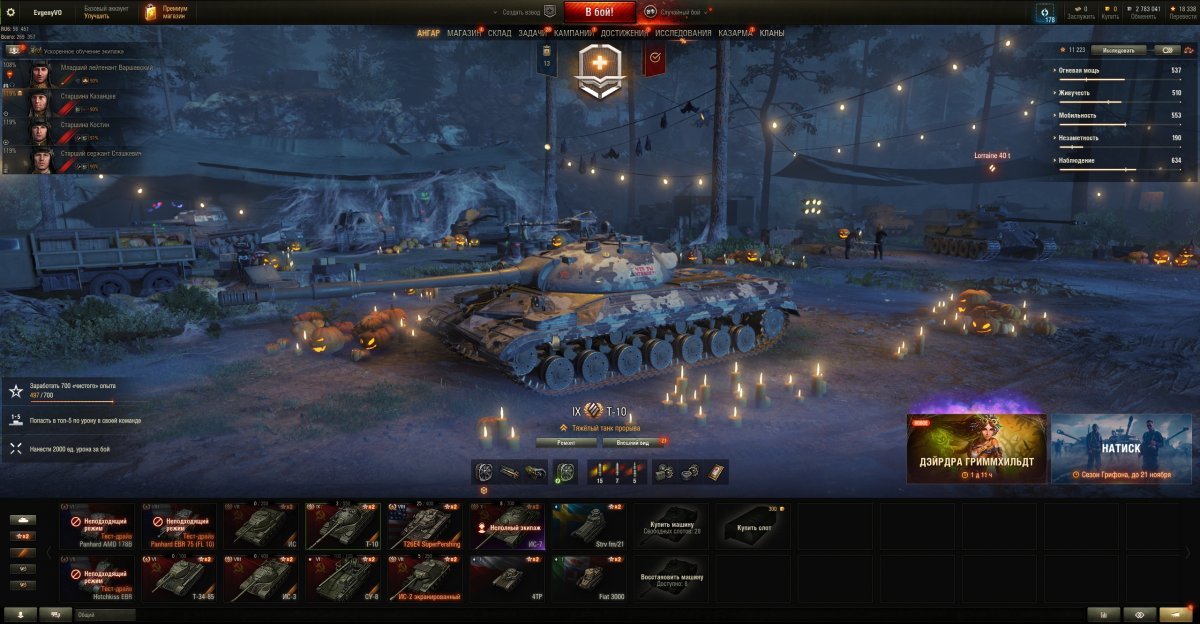The height and width of the screenshot is (624, 1200).
Task: Select the Strv fm/21 tank card
Action: (589, 526)
